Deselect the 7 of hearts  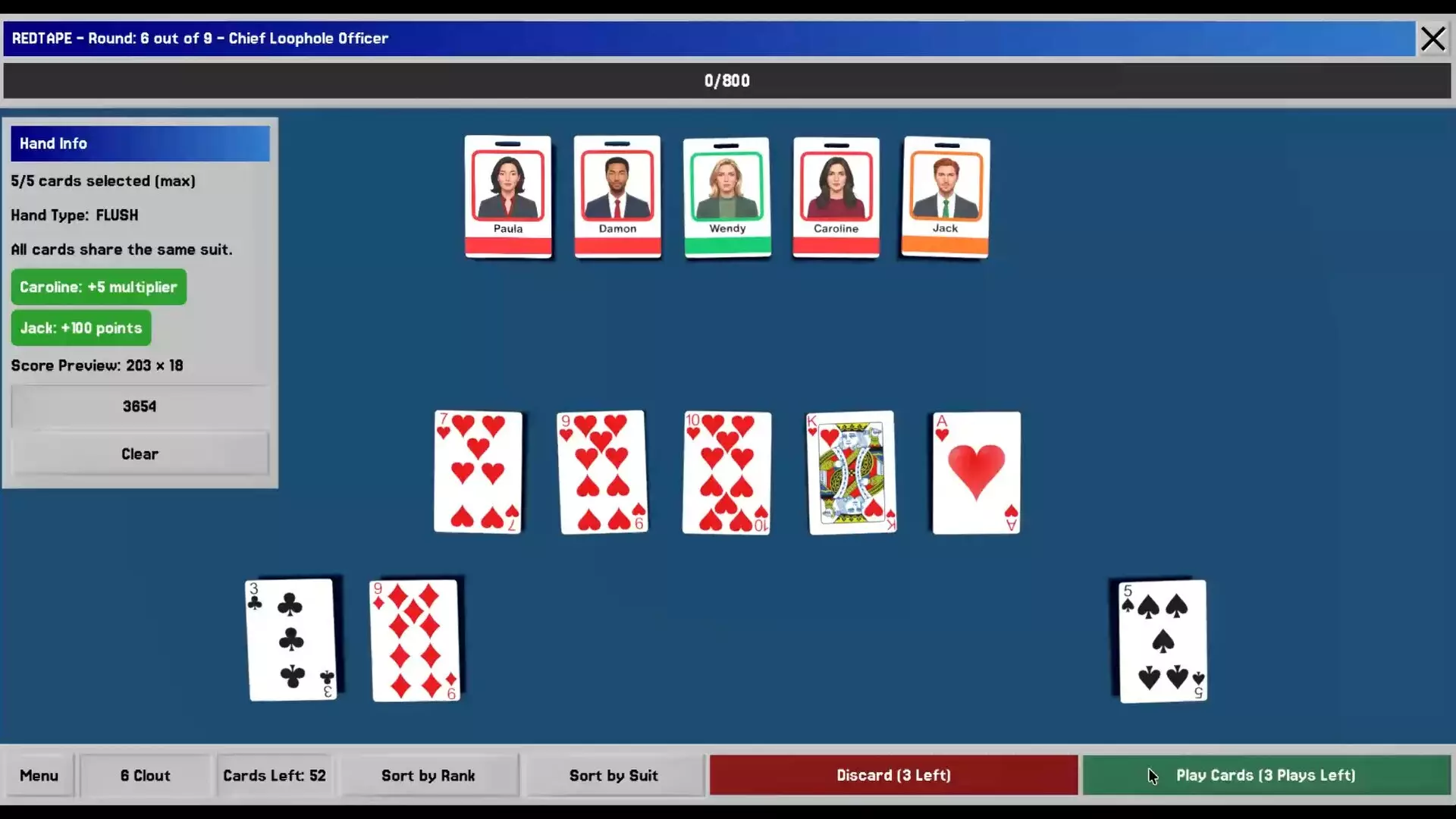(478, 472)
